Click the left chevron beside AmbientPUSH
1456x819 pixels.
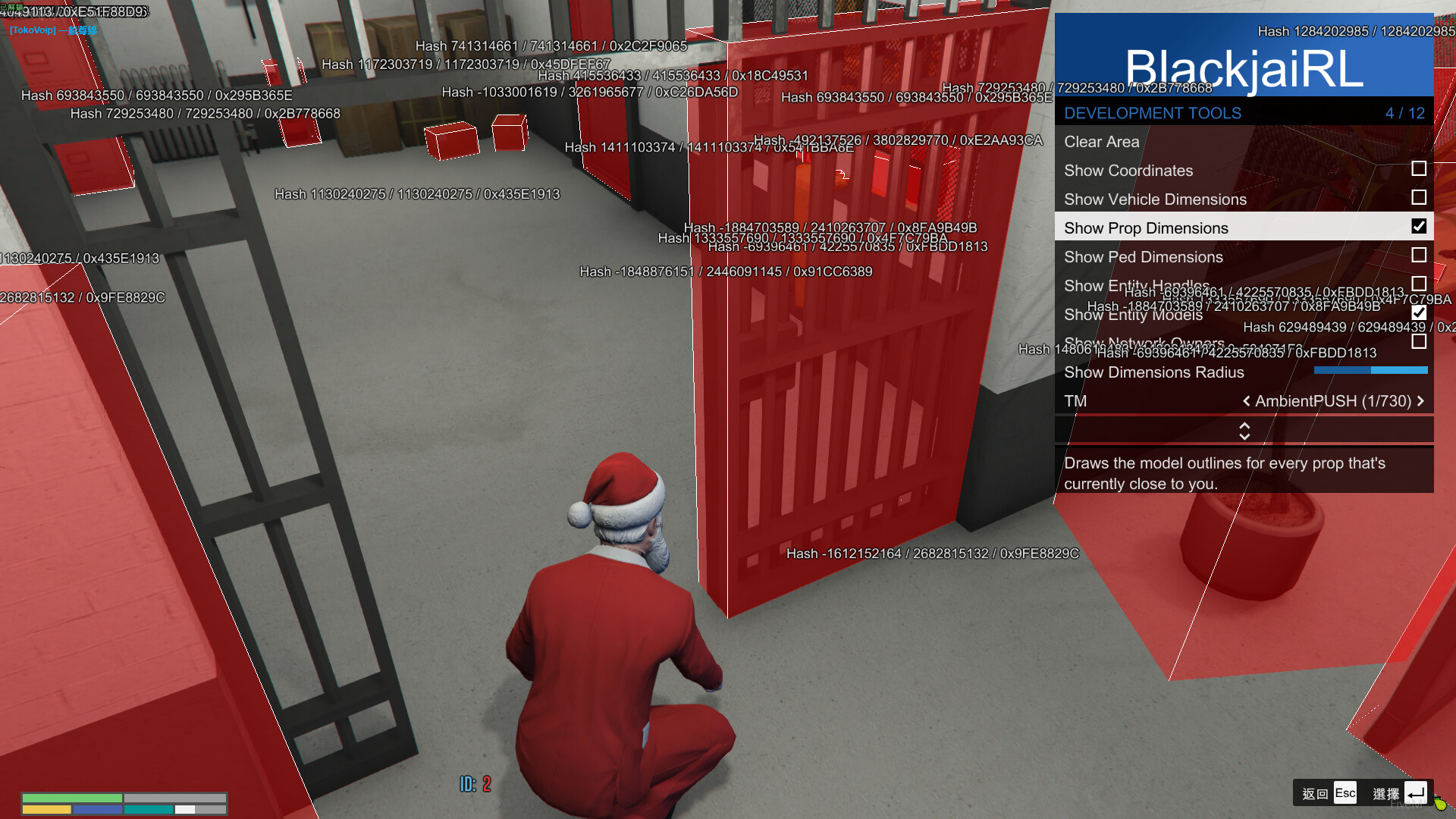point(1246,401)
